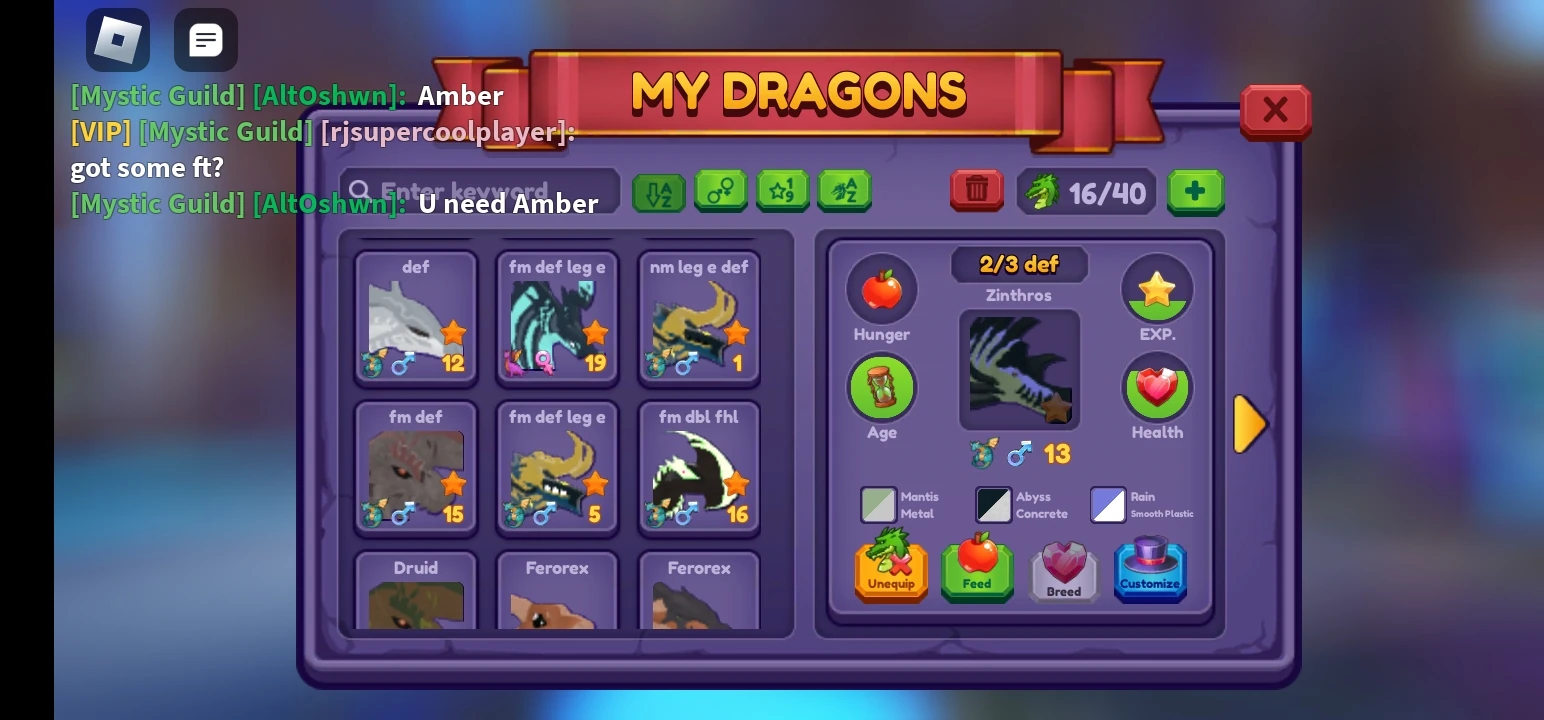Unequip the current dragon
The image size is (1544, 720).
click(890, 570)
